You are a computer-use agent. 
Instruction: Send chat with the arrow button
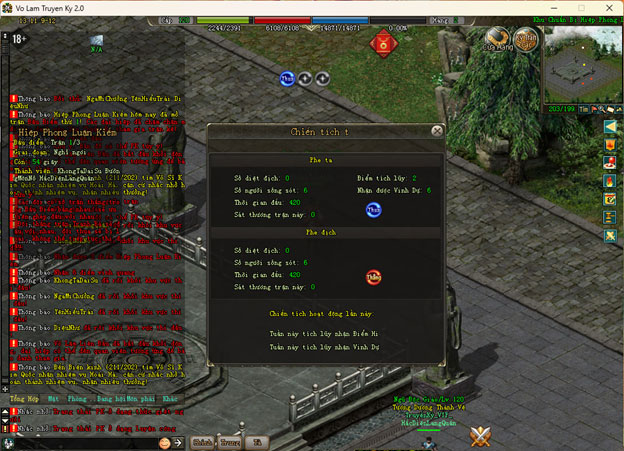(x=180, y=442)
